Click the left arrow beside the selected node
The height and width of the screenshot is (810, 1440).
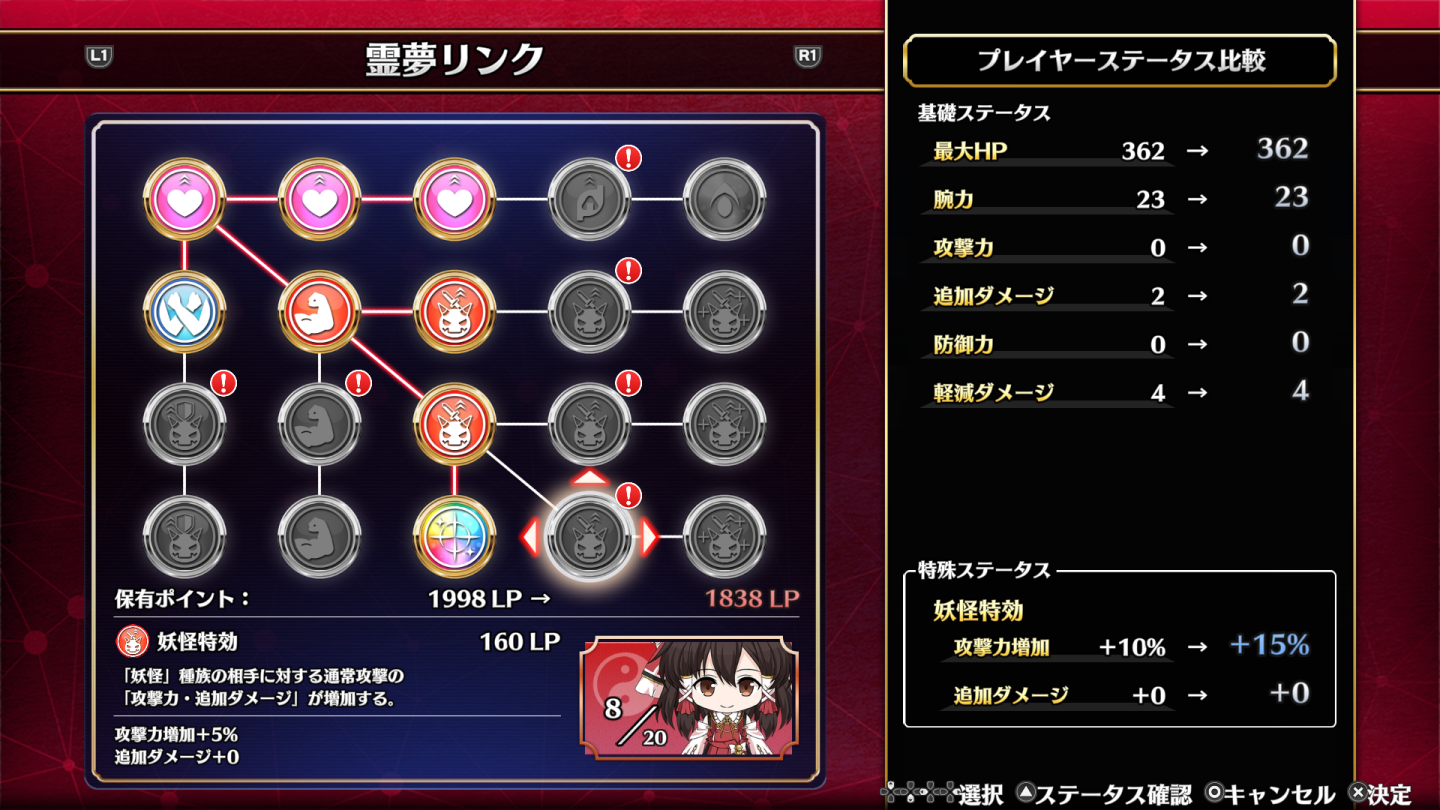tap(529, 537)
